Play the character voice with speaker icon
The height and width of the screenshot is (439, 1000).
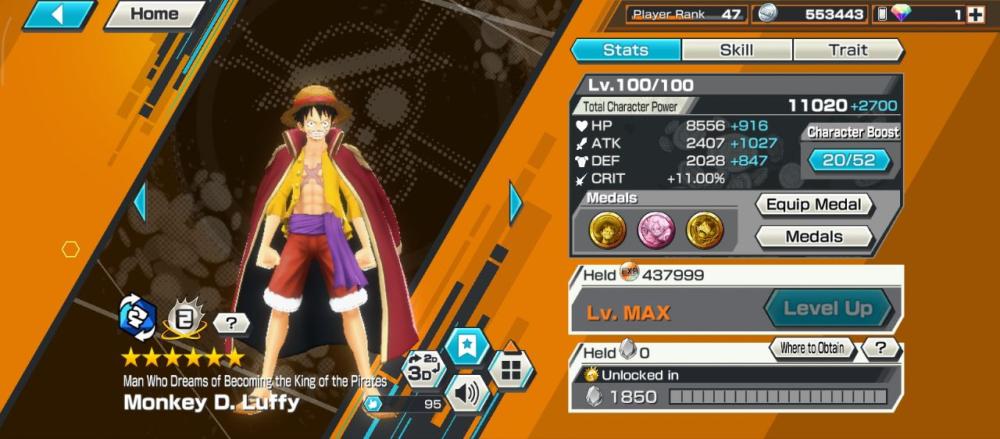(x=467, y=393)
